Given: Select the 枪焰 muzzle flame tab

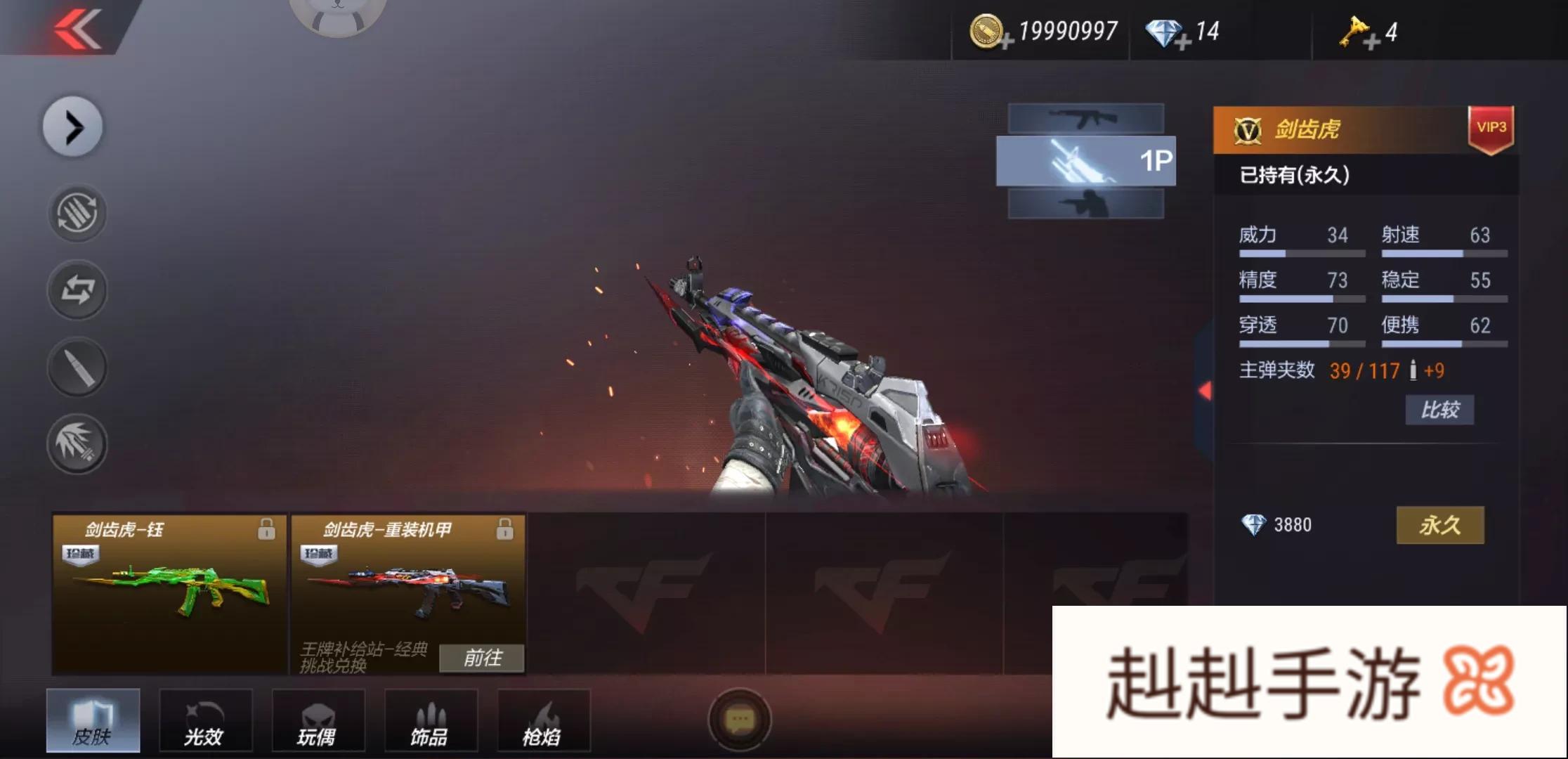Looking at the screenshot, I should coord(543,720).
